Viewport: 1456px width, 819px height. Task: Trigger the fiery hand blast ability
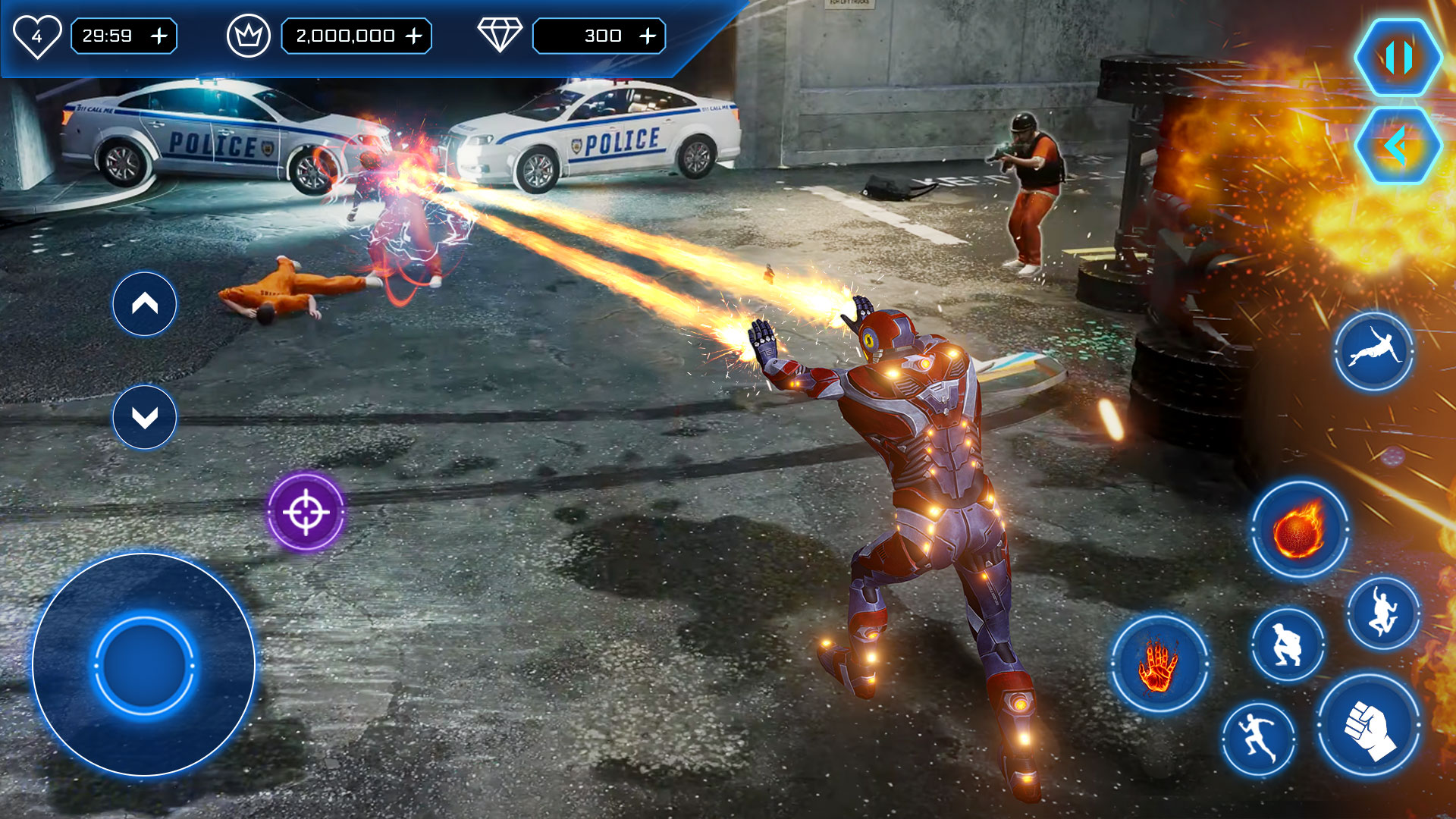(x=1159, y=664)
